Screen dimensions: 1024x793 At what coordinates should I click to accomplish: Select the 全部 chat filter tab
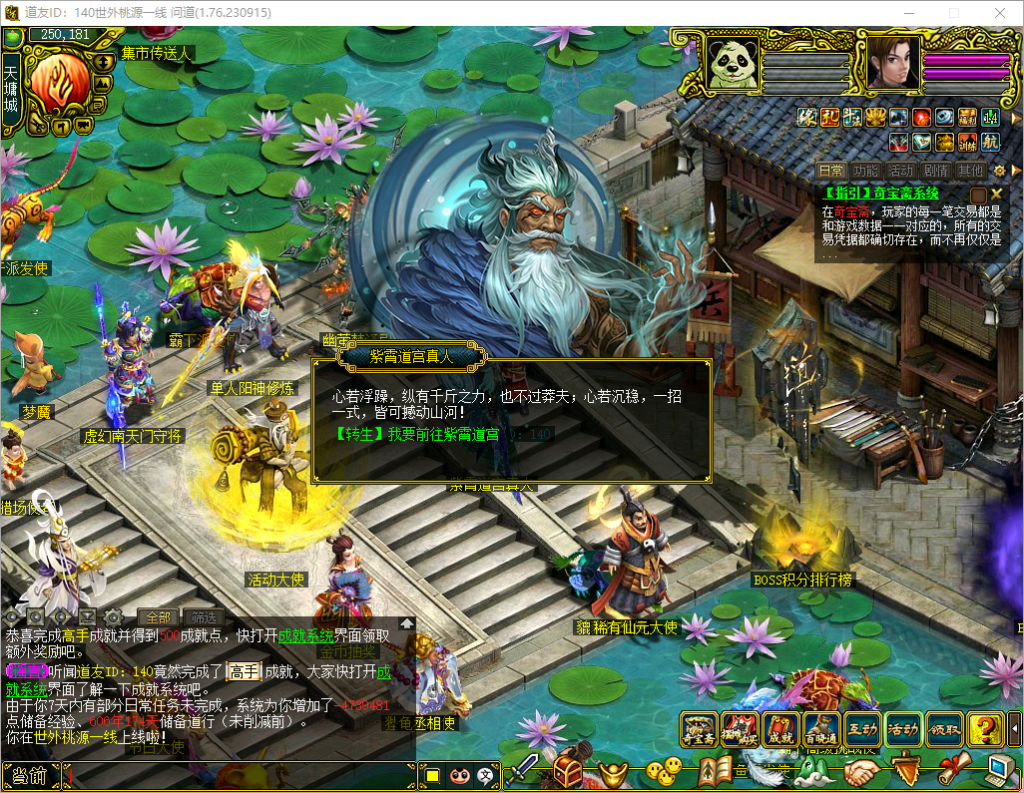(x=158, y=616)
